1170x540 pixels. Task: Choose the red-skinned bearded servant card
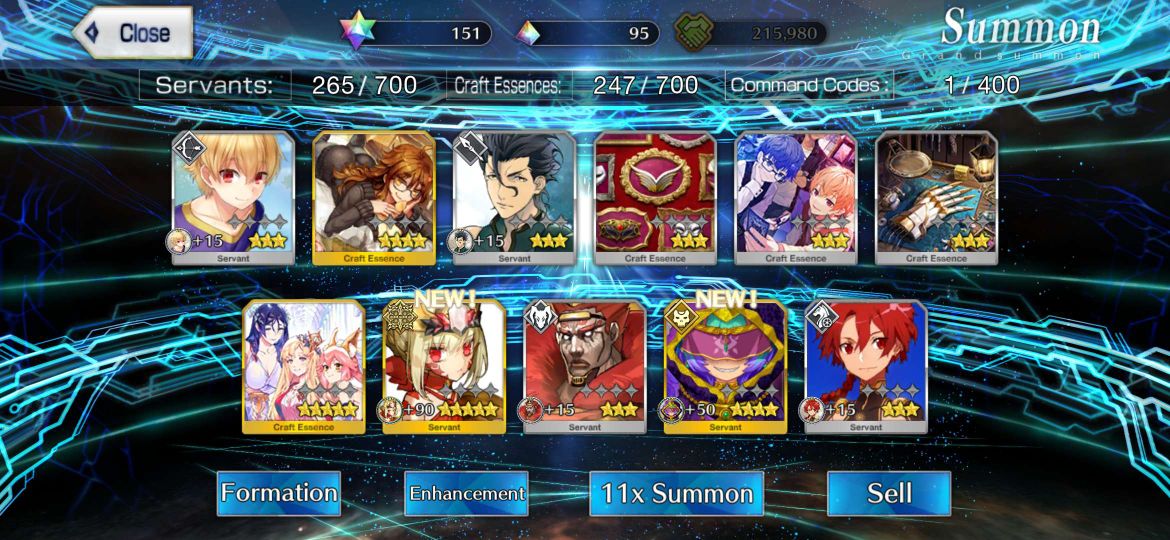tap(585, 366)
